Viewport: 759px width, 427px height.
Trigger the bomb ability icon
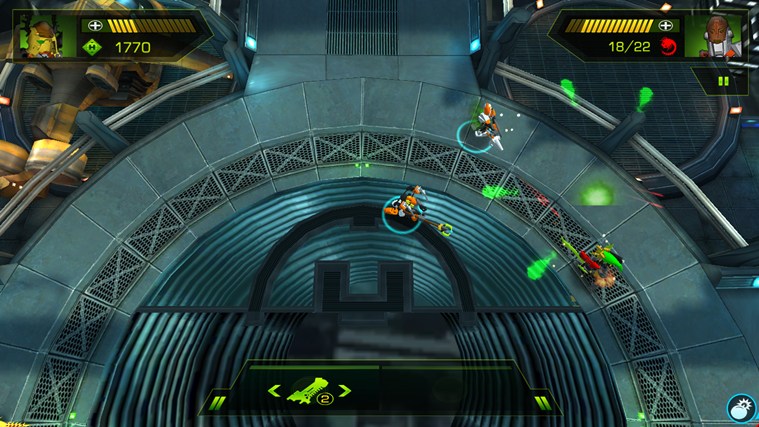point(741,409)
